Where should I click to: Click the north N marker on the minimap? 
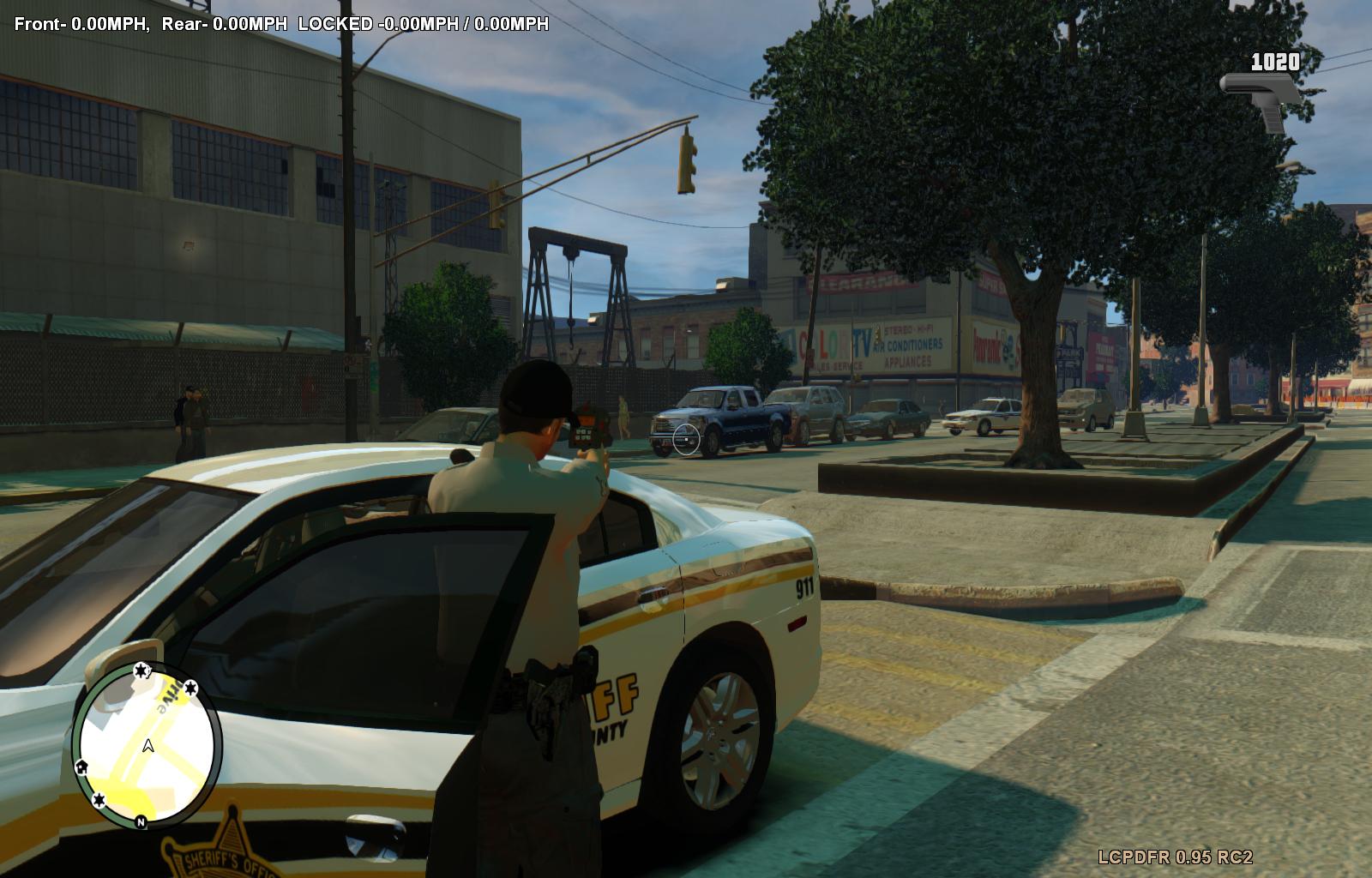pyautogui.click(x=141, y=821)
